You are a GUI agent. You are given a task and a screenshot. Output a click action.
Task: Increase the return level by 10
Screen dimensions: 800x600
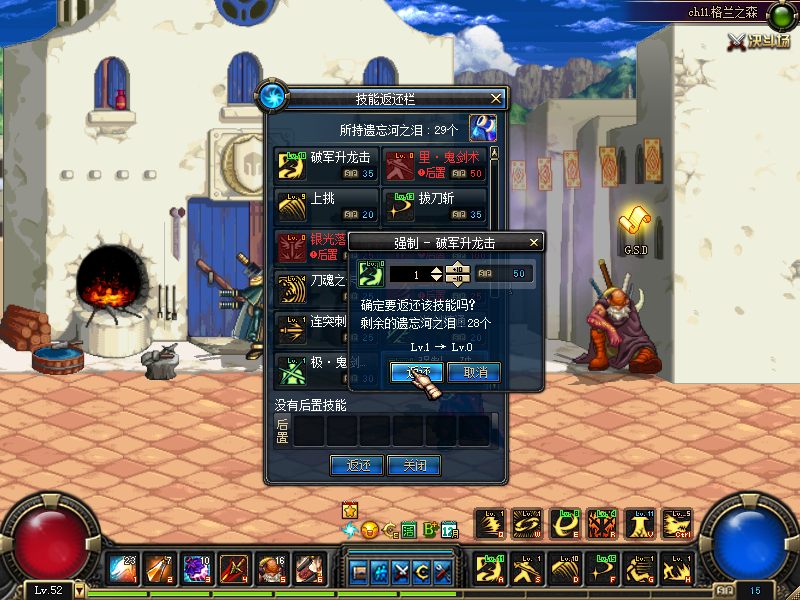pyautogui.click(x=457, y=267)
